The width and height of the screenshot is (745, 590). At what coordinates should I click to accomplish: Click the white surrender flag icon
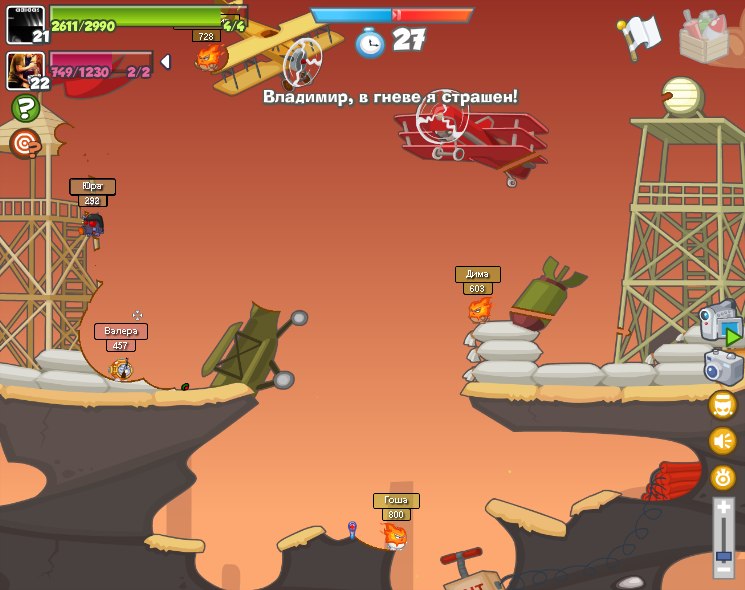(x=639, y=35)
